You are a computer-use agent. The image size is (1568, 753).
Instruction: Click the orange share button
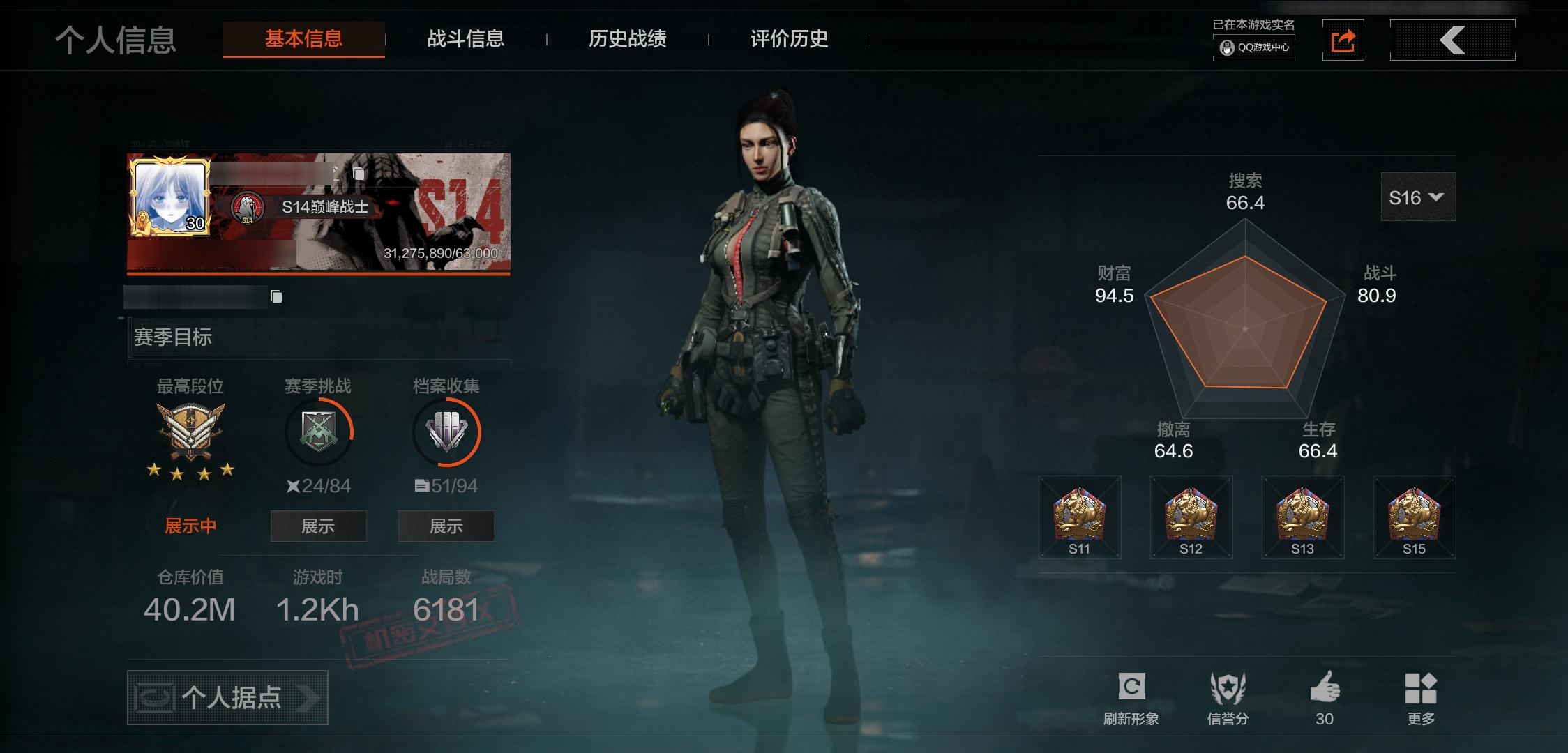(1343, 40)
